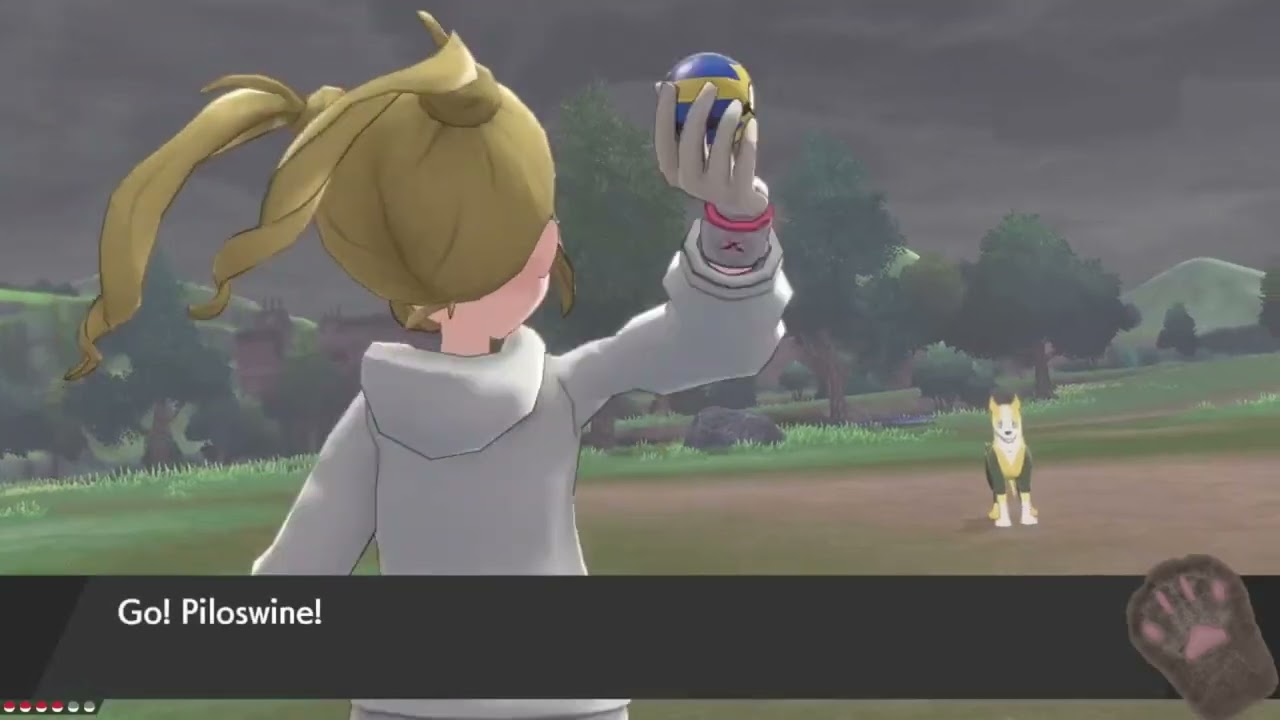1280x720 pixels.
Task: Click the second red Poké Ball party icon
Action: (24, 706)
